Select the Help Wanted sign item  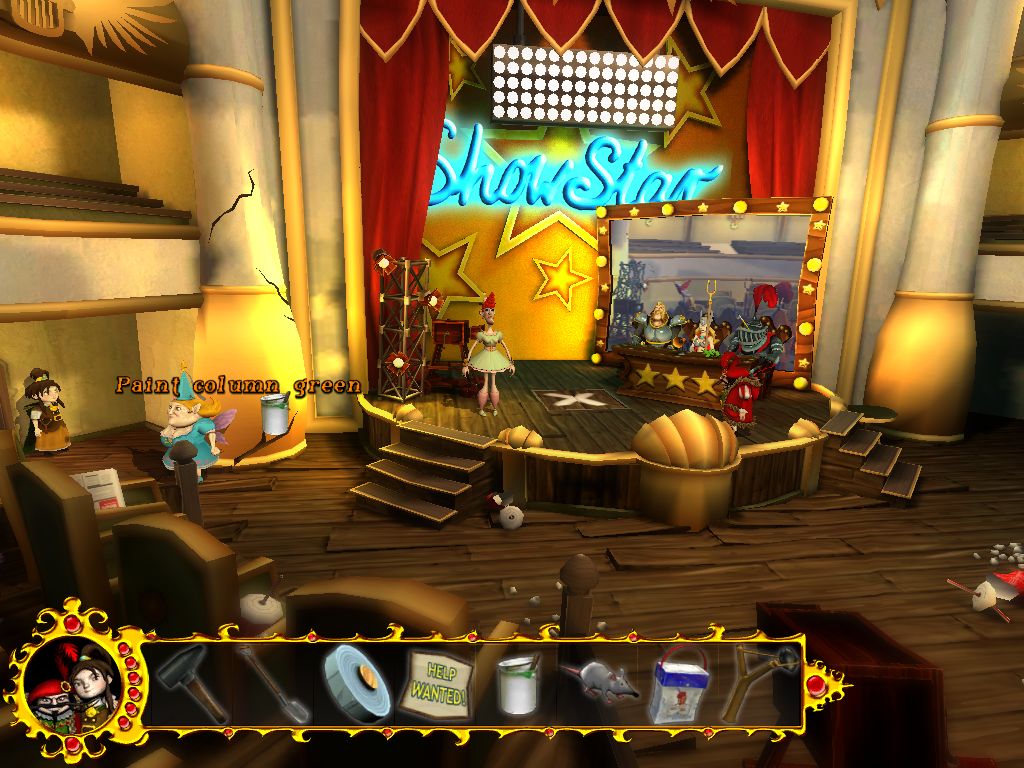[x=437, y=687]
